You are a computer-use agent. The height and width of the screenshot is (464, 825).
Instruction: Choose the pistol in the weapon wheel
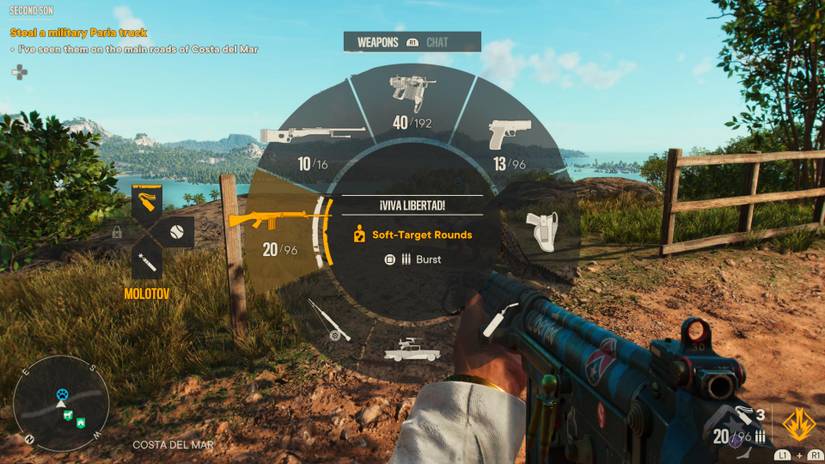[x=509, y=137]
